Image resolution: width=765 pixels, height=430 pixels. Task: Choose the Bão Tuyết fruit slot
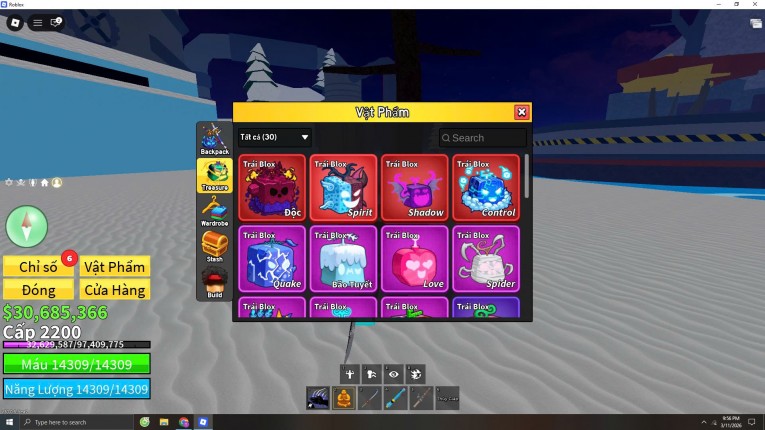click(343, 258)
